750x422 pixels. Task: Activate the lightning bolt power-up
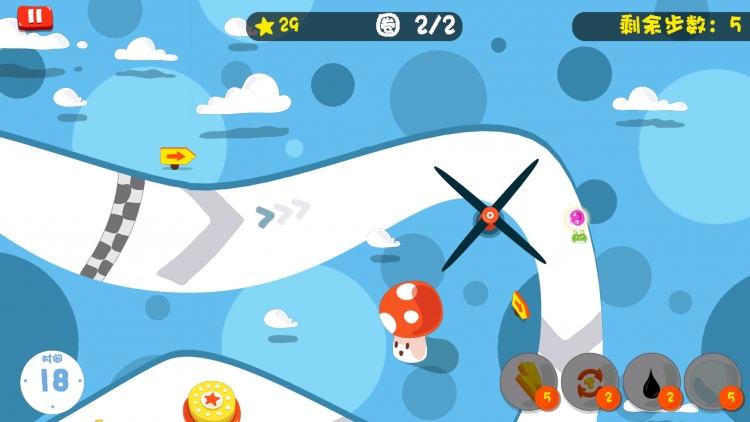(528, 381)
